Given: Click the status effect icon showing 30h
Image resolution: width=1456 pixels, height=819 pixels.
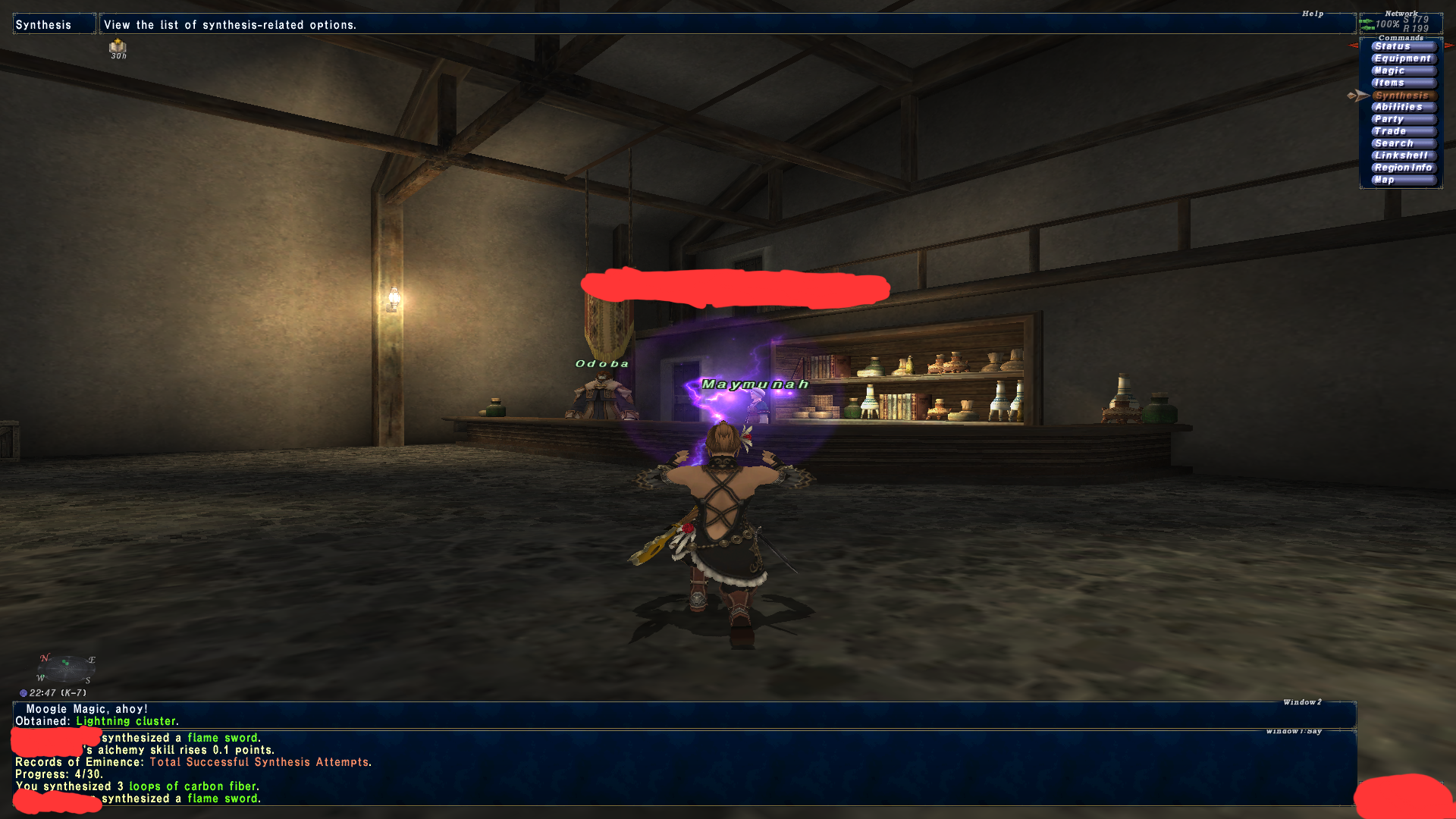Looking at the screenshot, I should [118, 48].
